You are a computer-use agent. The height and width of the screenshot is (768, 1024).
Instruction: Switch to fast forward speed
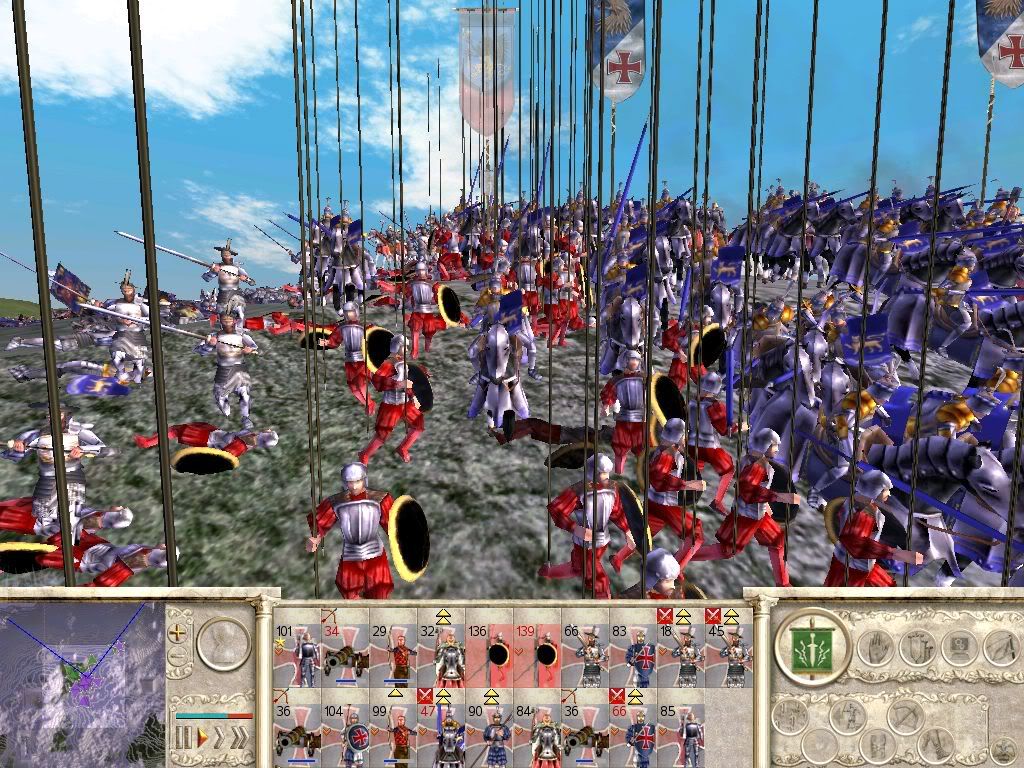221,738
